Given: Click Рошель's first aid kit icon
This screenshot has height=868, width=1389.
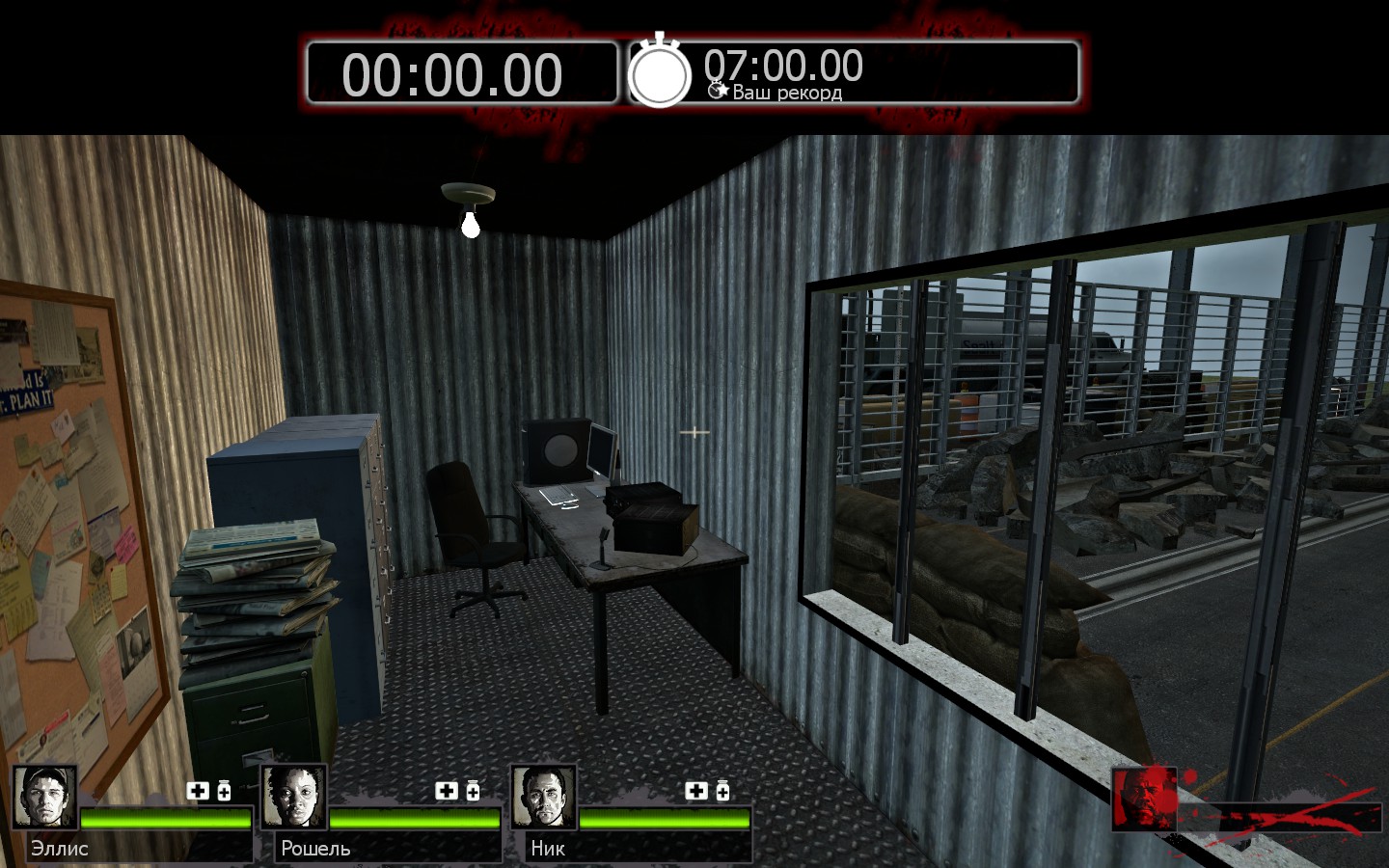Looking at the screenshot, I should point(447,791).
